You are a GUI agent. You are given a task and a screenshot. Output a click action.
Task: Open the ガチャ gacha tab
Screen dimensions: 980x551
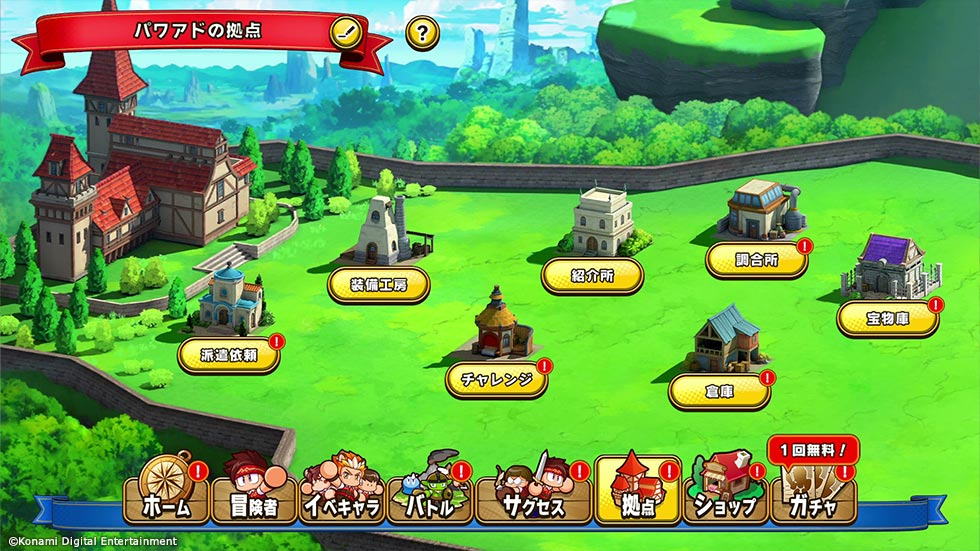tap(813, 492)
